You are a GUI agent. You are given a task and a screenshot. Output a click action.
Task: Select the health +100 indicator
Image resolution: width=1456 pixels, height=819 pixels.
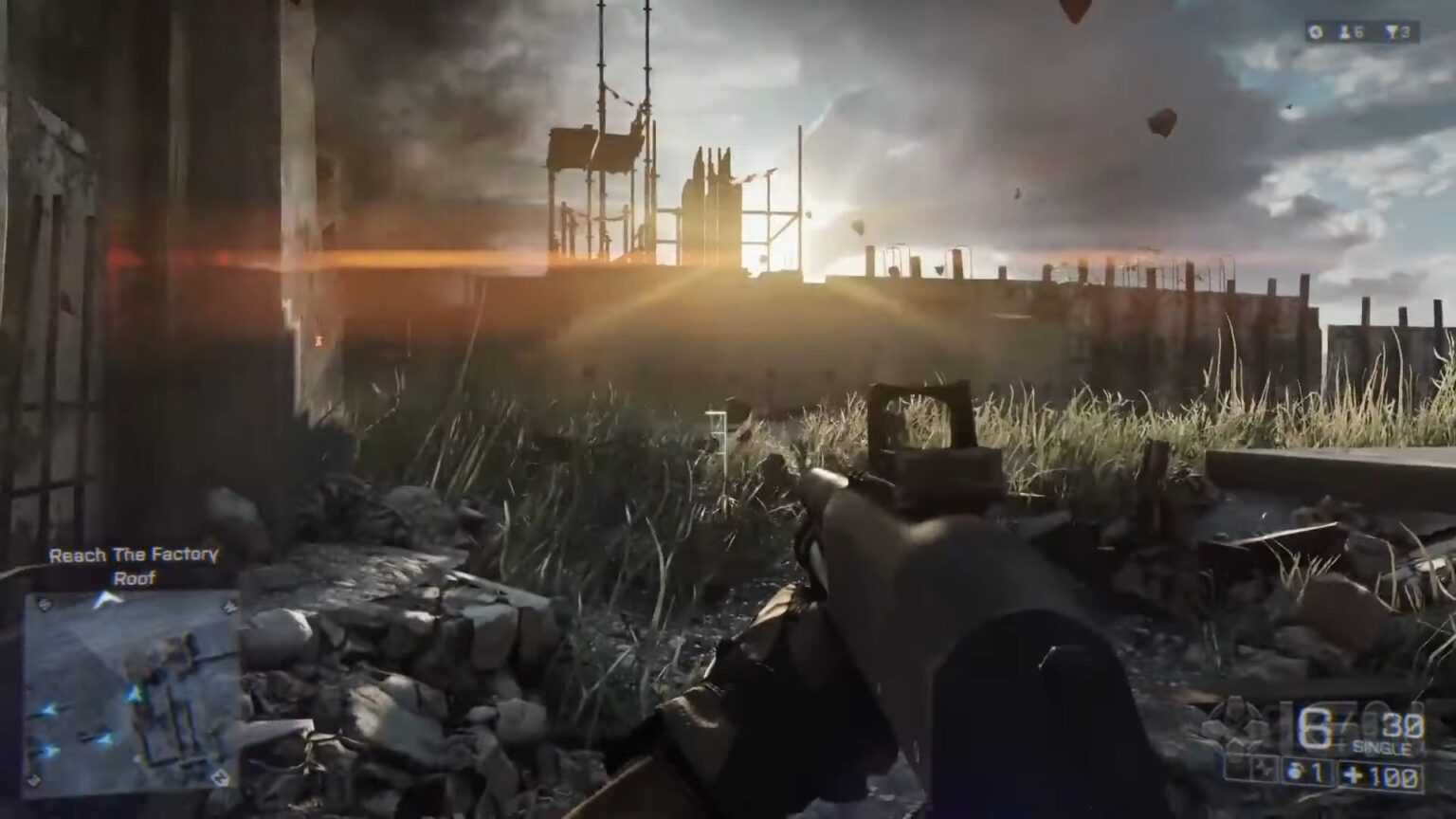(x=1379, y=773)
